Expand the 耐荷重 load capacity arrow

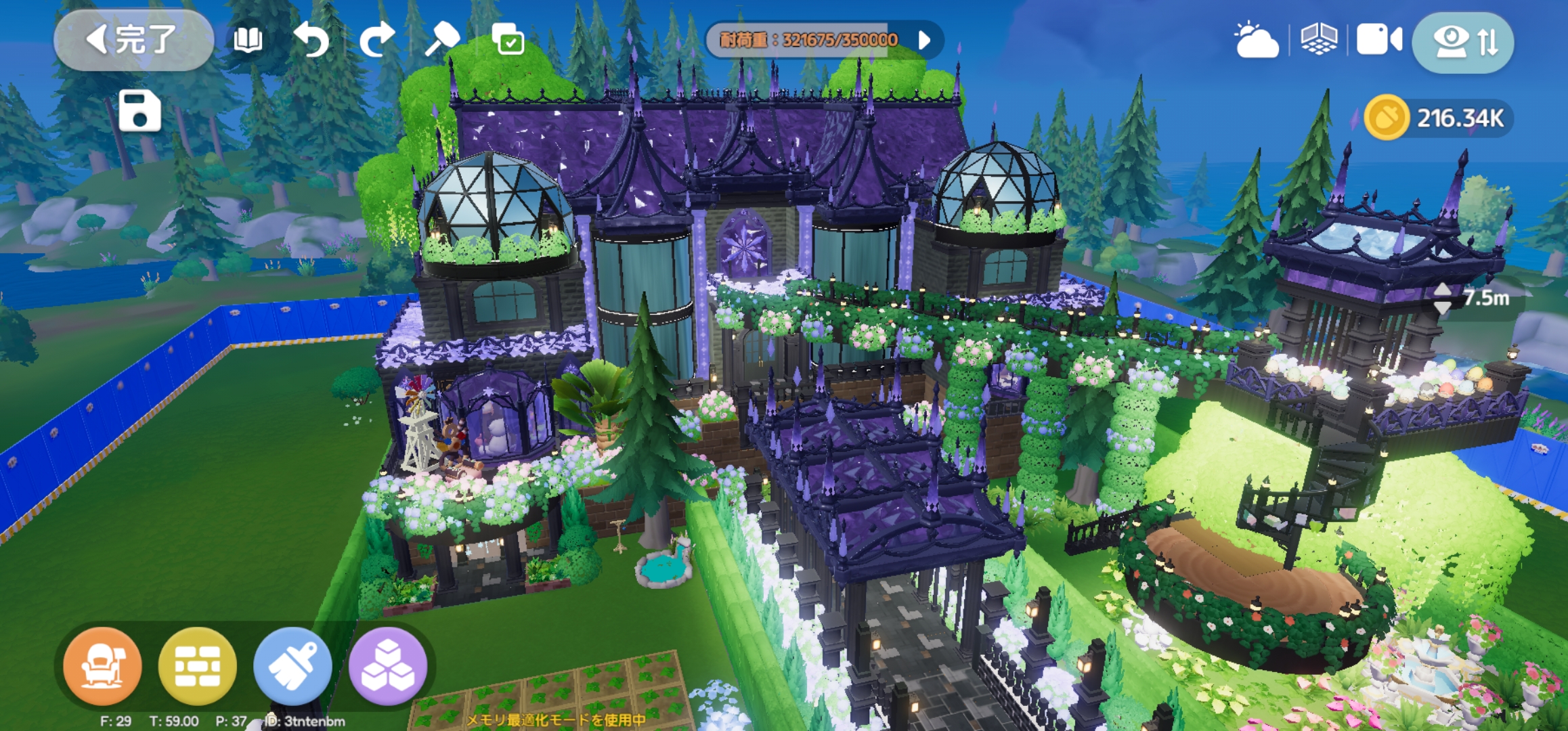[x=925, y=40]
